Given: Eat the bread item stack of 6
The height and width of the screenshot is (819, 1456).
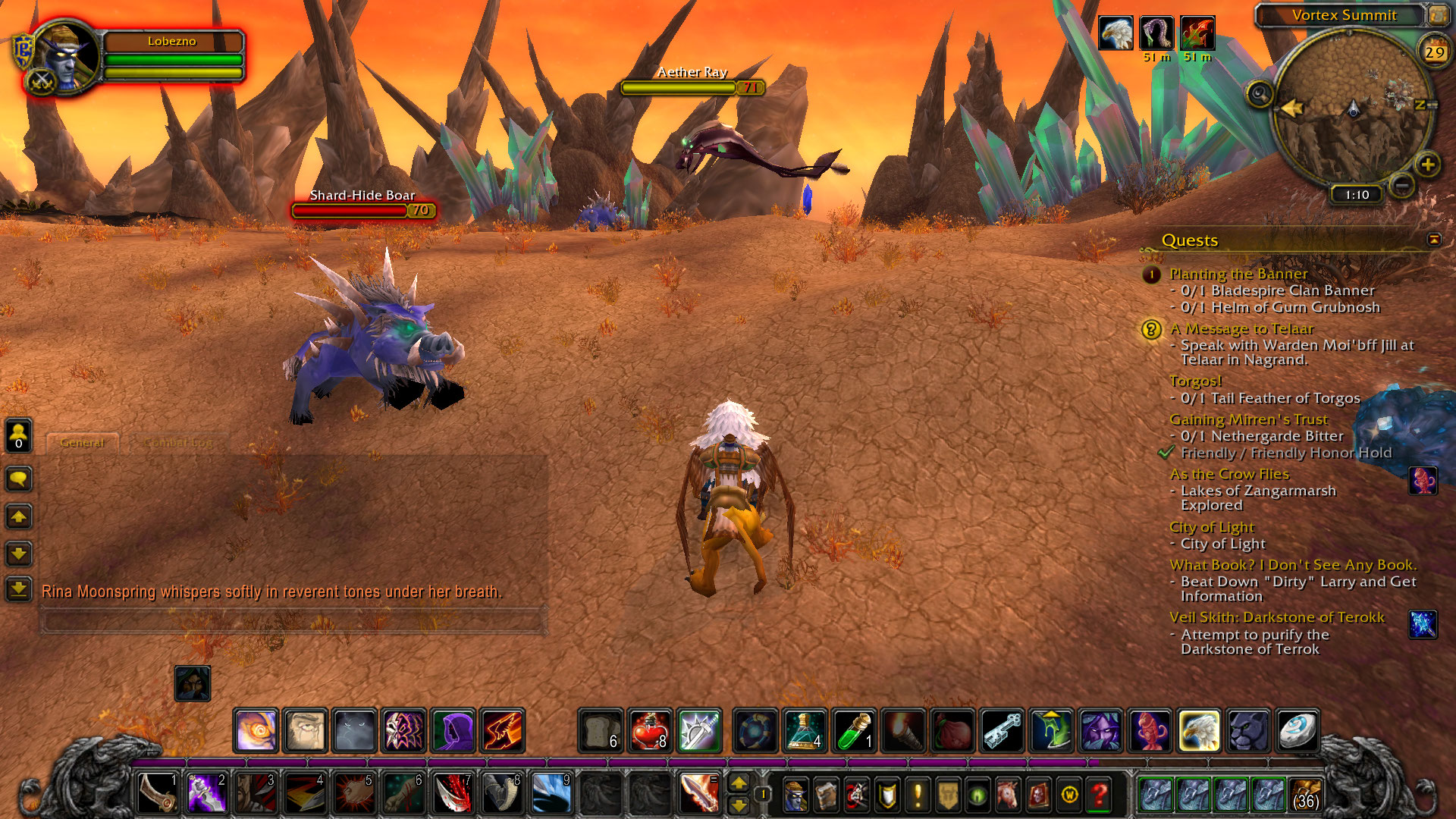Looking at the screenshot, I should 601,730.
